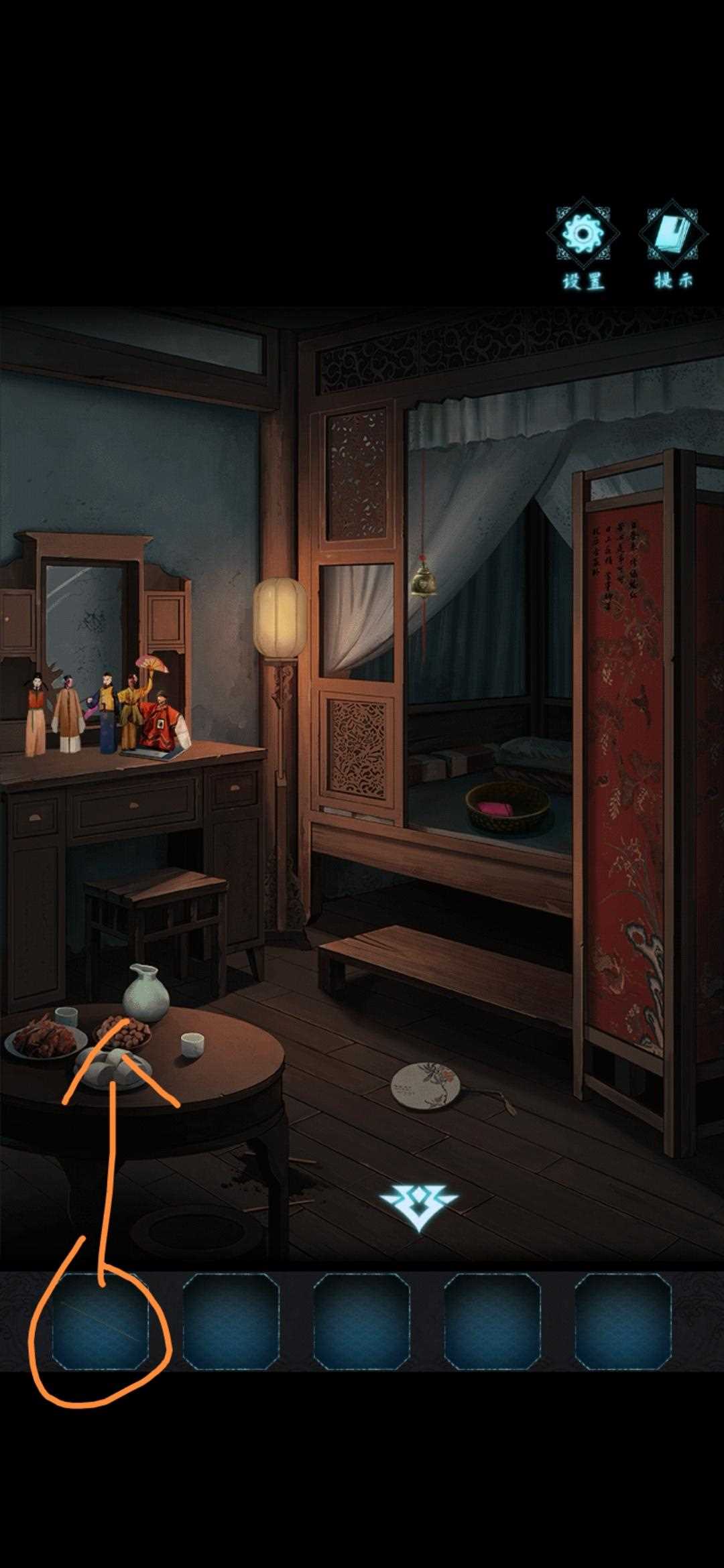This screenshot has height=1568, width=724.
Task: Go back with the glowing down arrow
Action: tap(418, 1207)
